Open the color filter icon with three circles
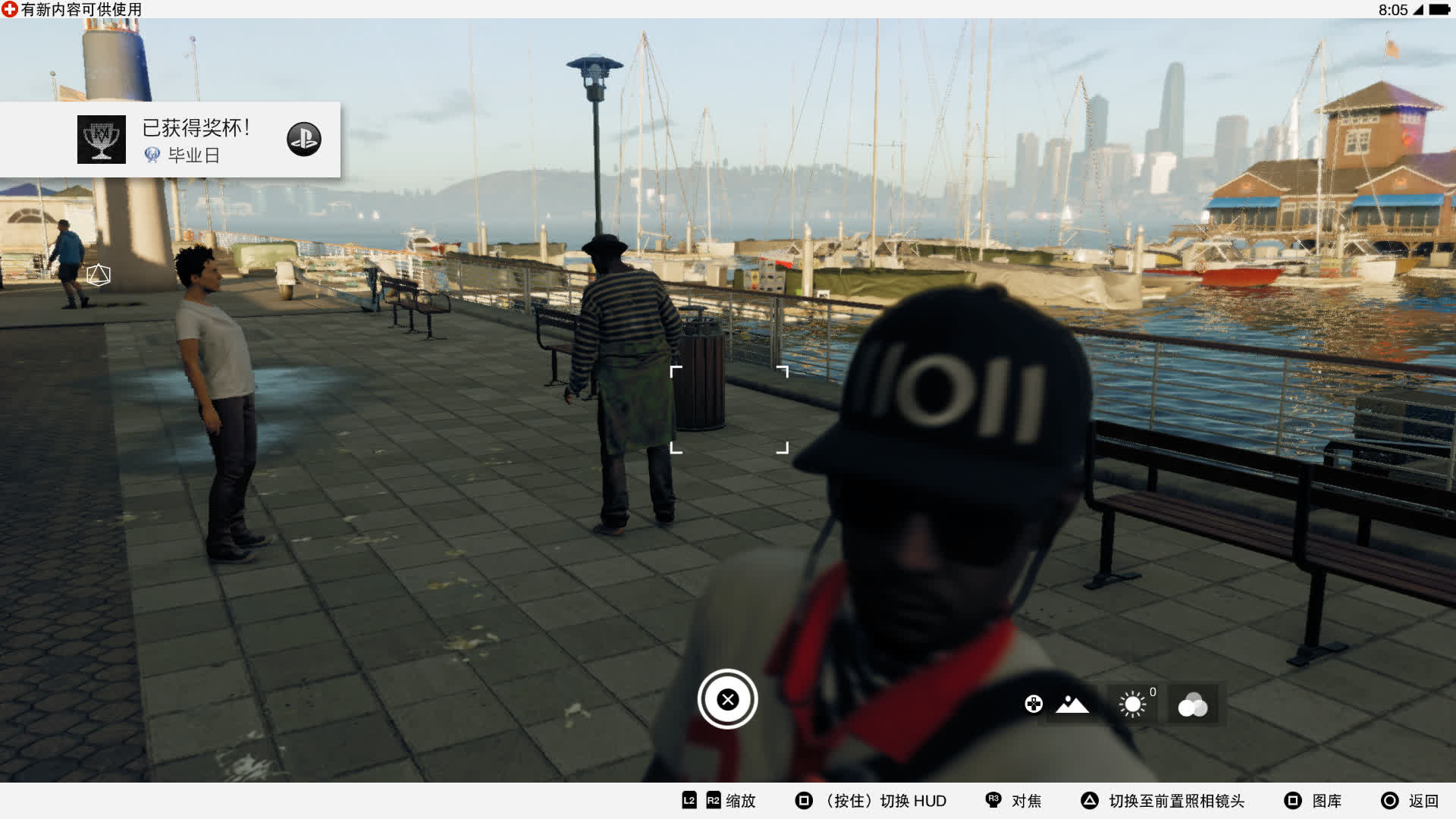 click(x=1192, y=704)
